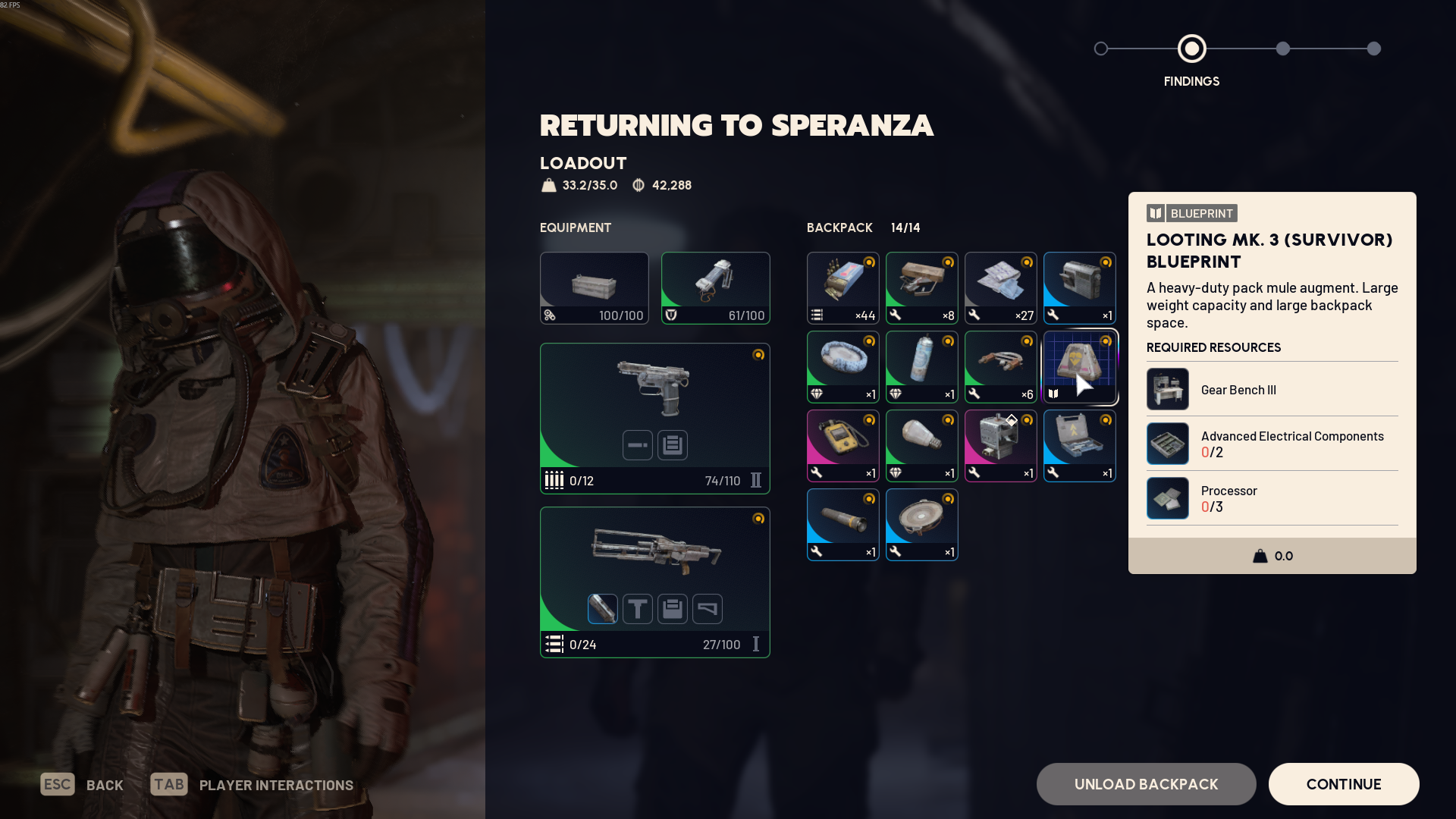Select the augment crate slot showing 100/100
The width and height of the screenshot is (1456, 819).
tap(594, 288)
